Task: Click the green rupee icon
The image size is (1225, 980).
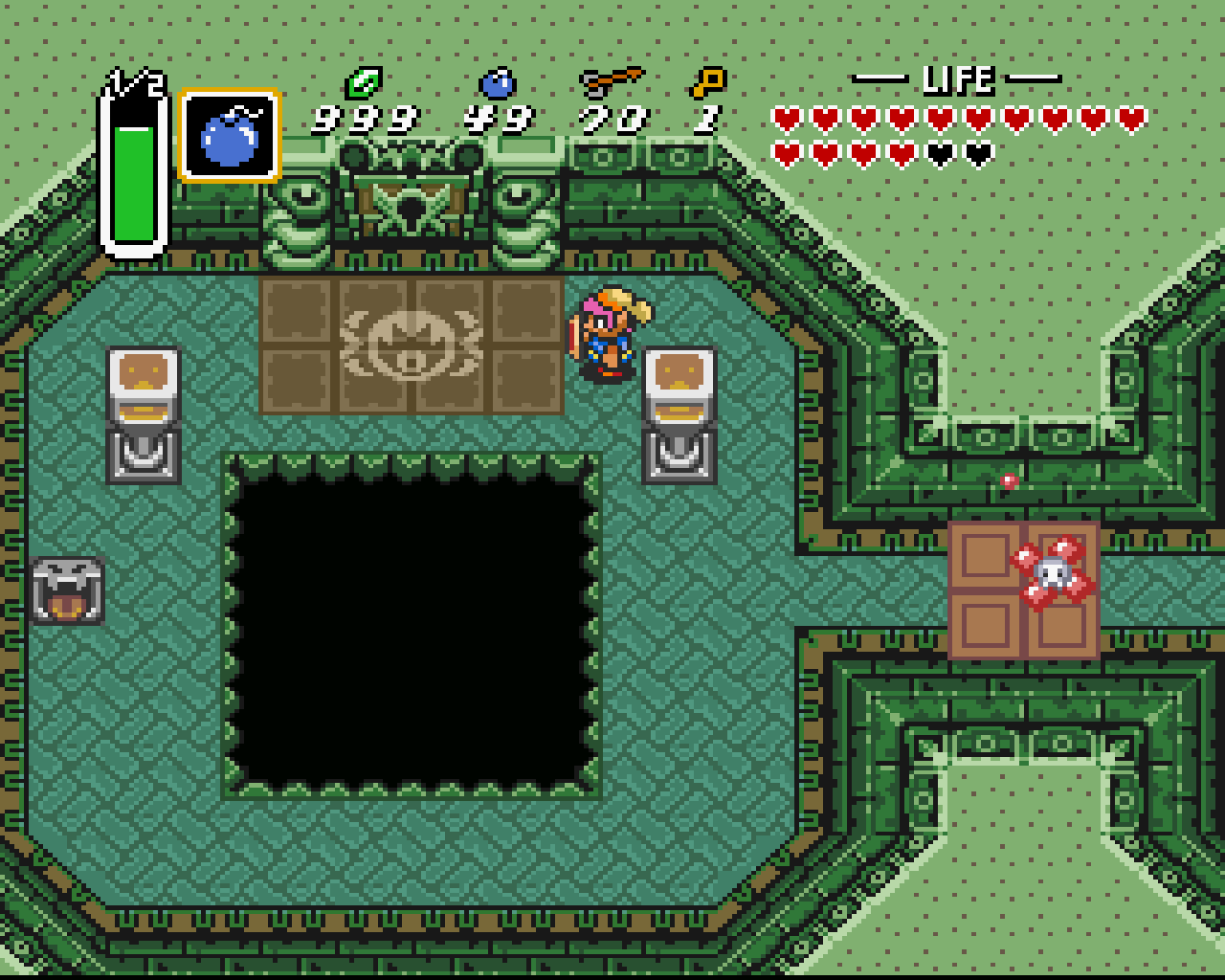Action: 364,82
